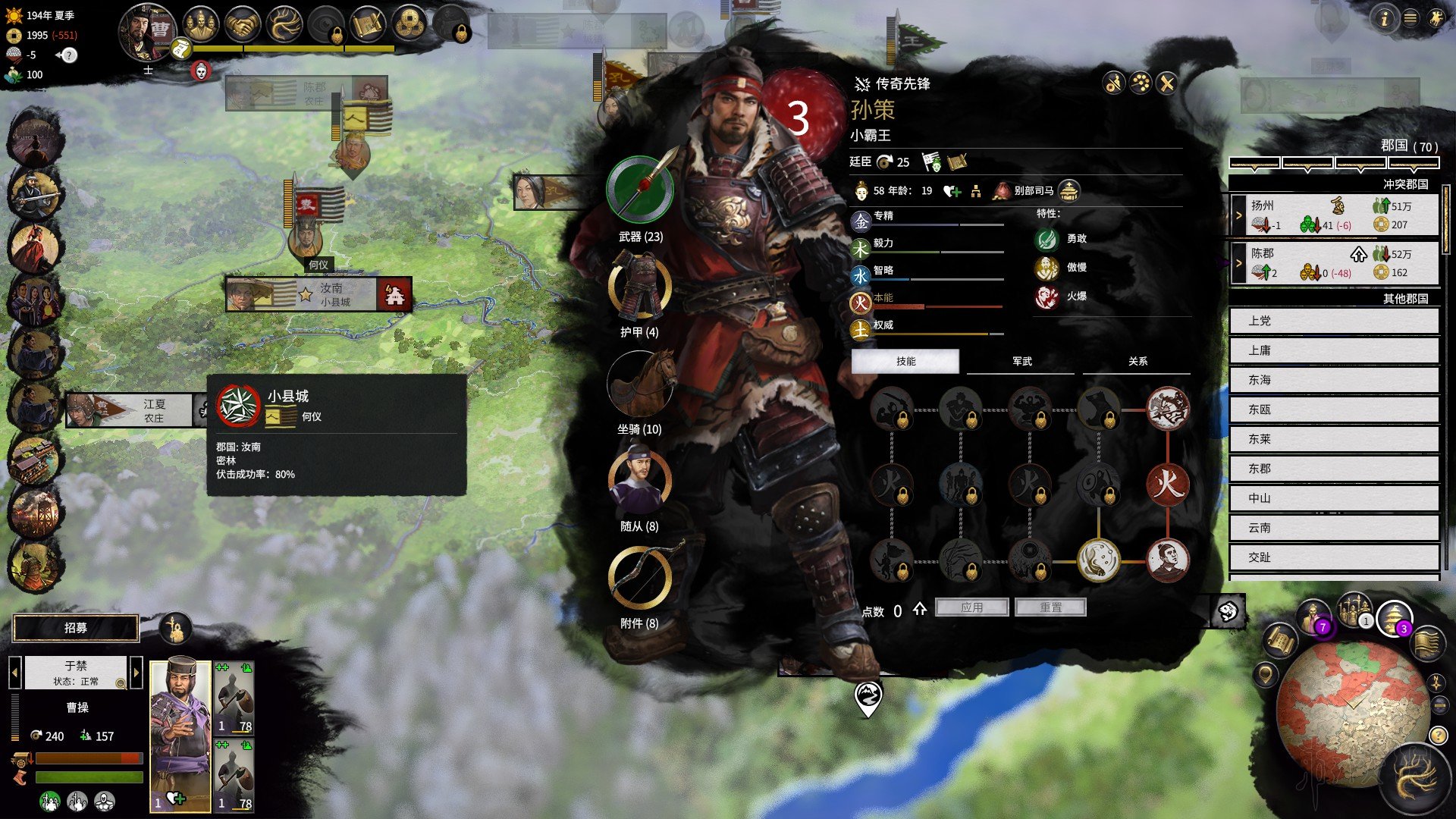Click the 应用 apply button
The image size is (1456, 819).
971,607
